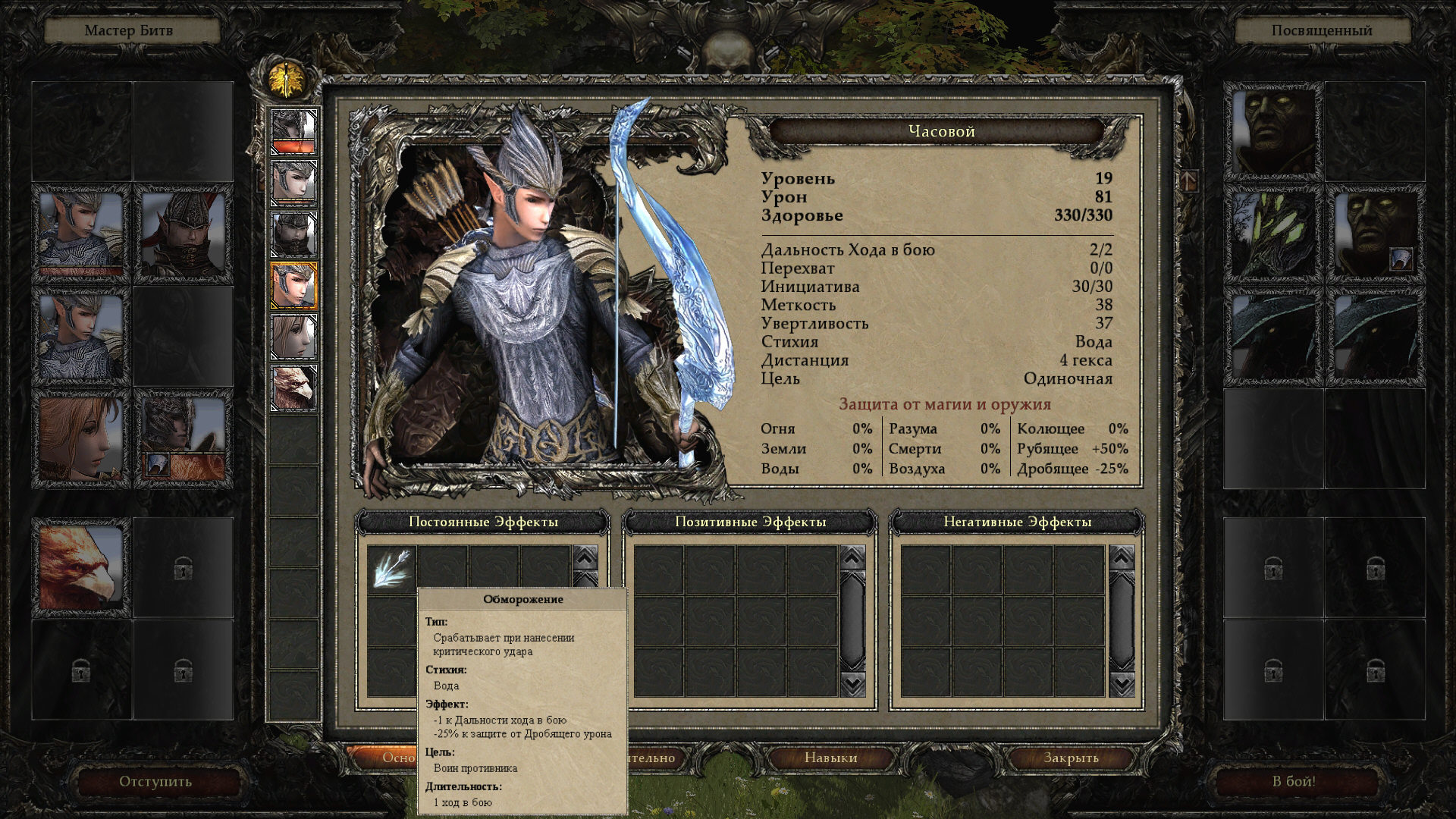Viewport: 1456px width, 819px height.
Task: Open the Навыки (Skills) tab
Action: point(830,758)
